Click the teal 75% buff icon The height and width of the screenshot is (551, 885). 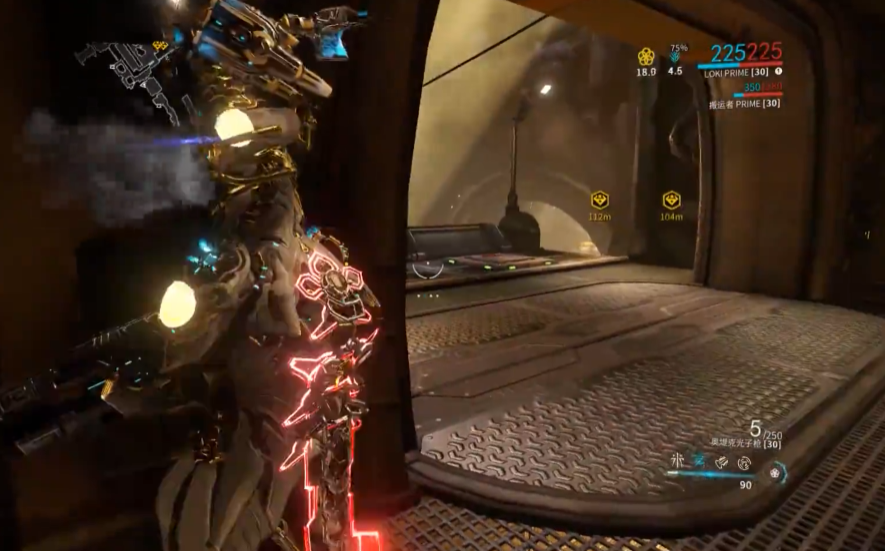[x=676, y=57]
